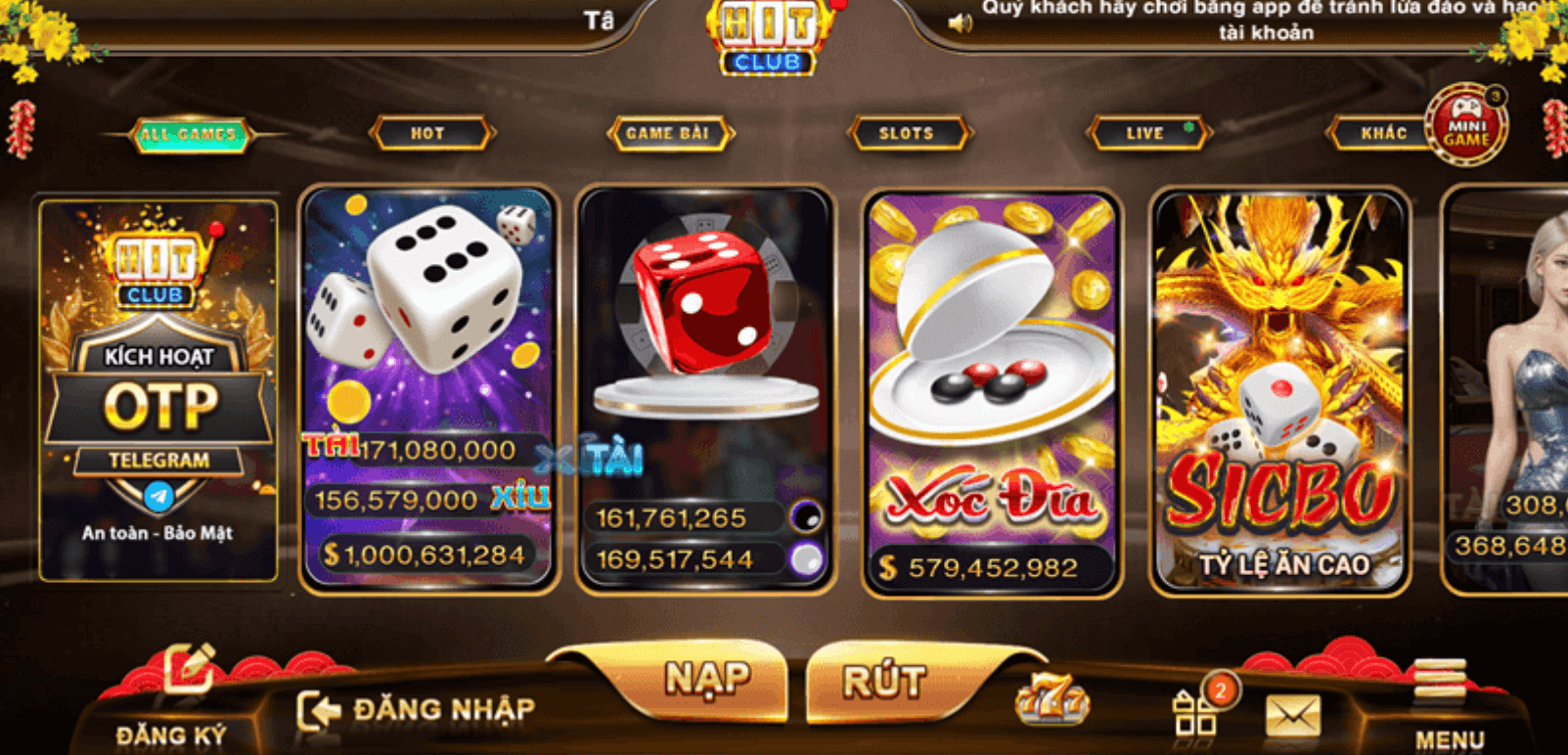Open the KHÁC category
Image resolution: width=1568 pixels, height=755 pixels.
(x=1382, y=133)
